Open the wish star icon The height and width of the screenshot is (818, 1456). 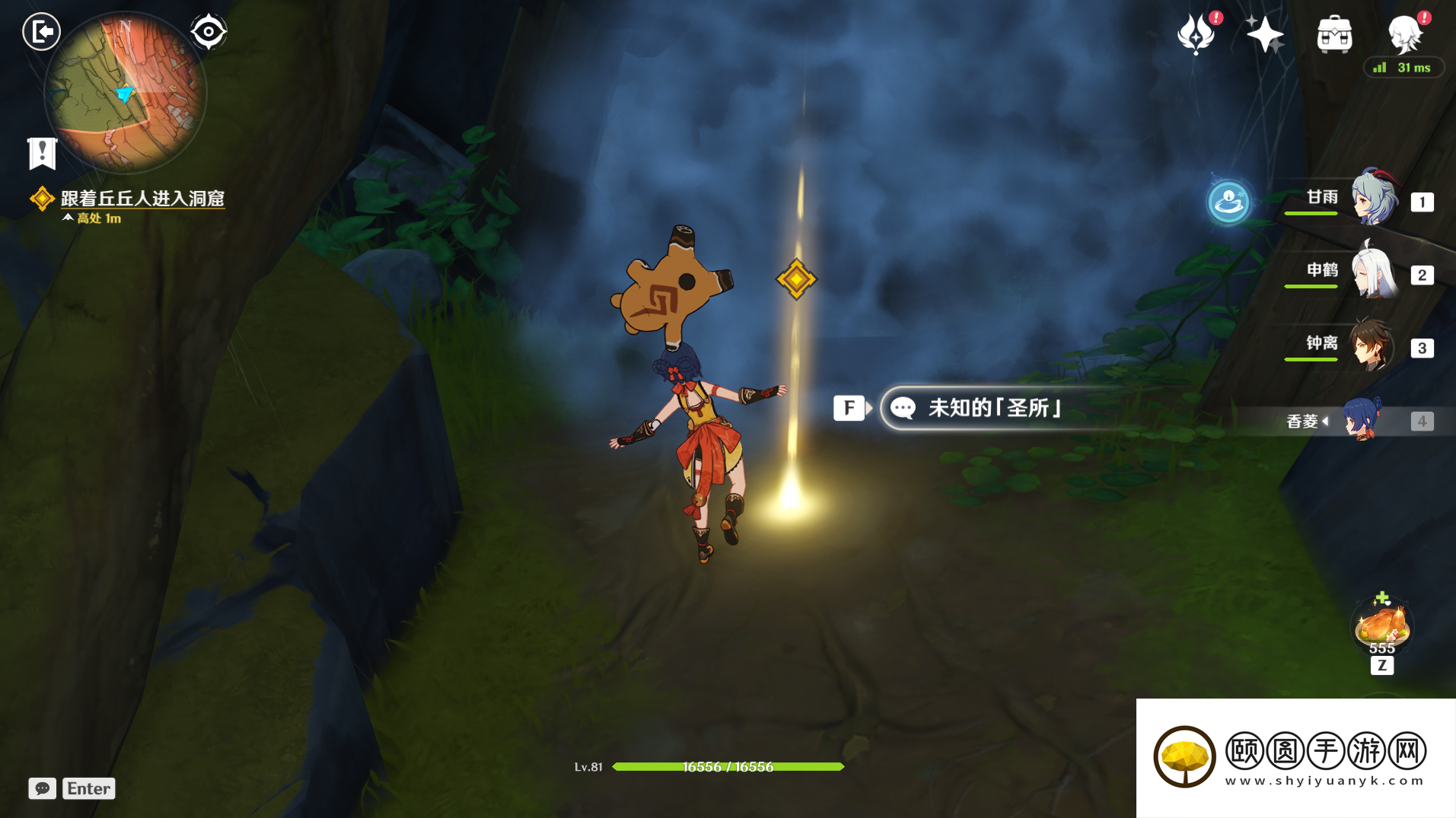tap(1264, 35)
